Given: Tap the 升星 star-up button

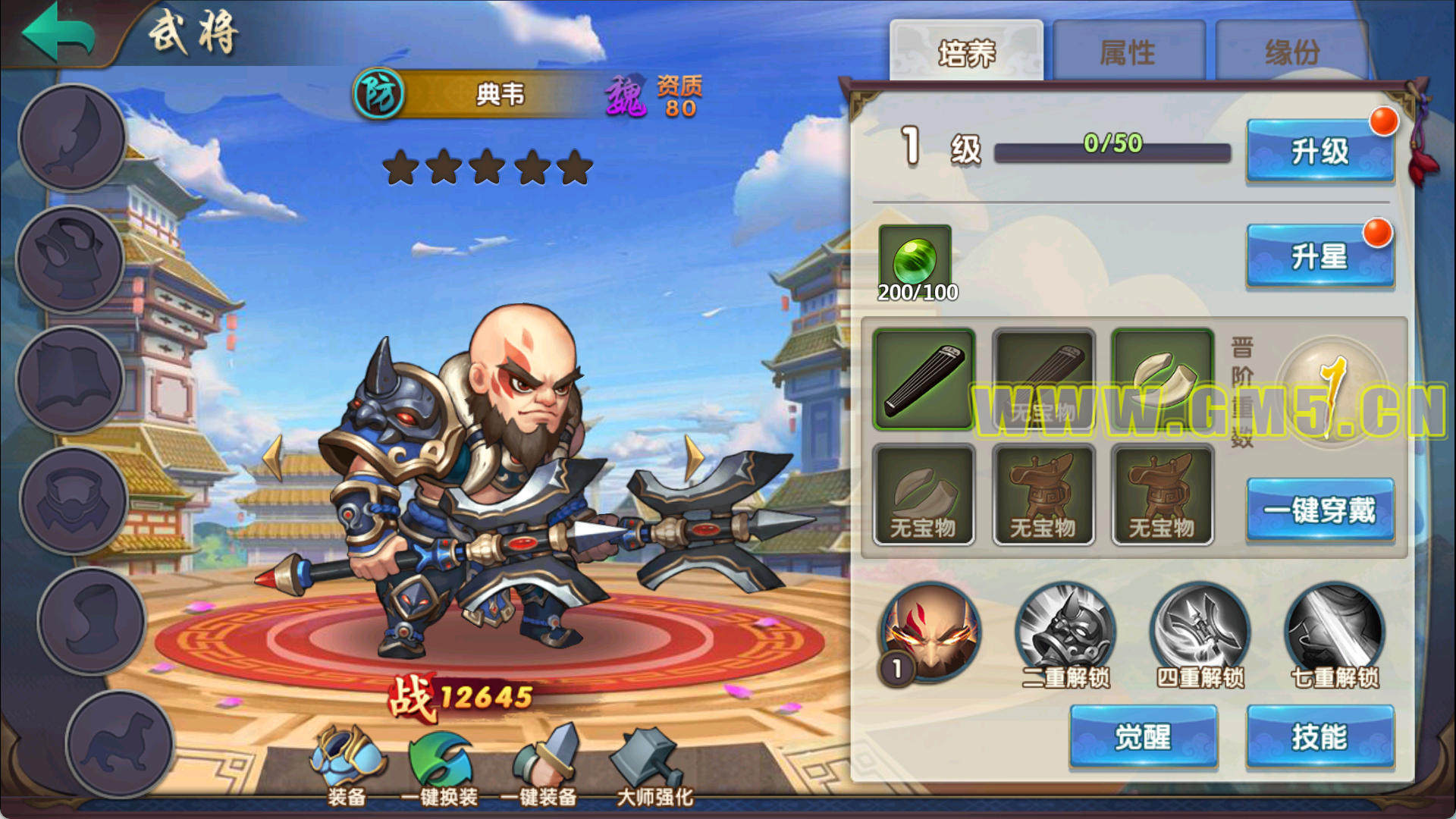Looking at the screenshot, I should coord(1319,256).
